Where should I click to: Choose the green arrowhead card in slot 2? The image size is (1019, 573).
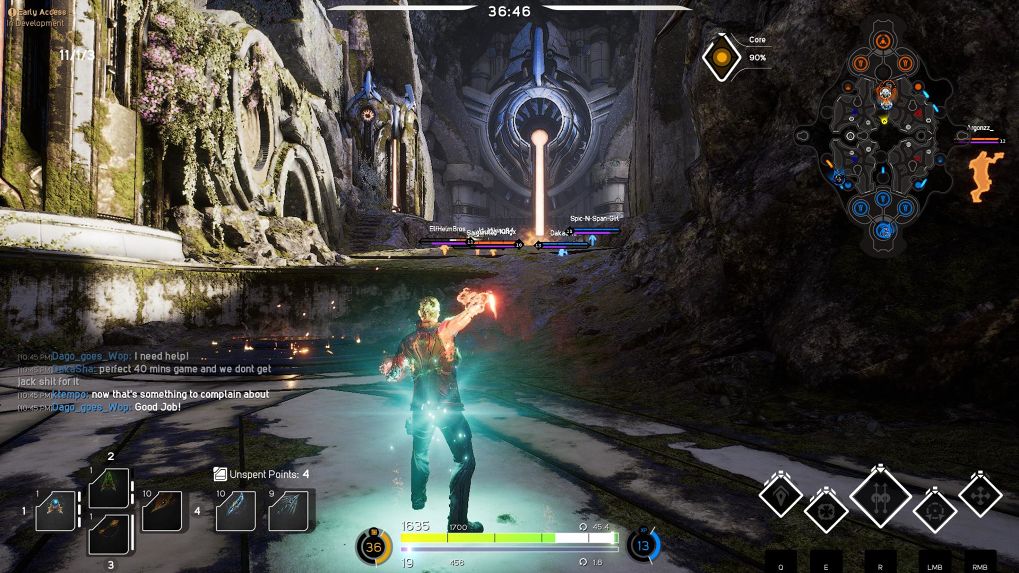109,489
